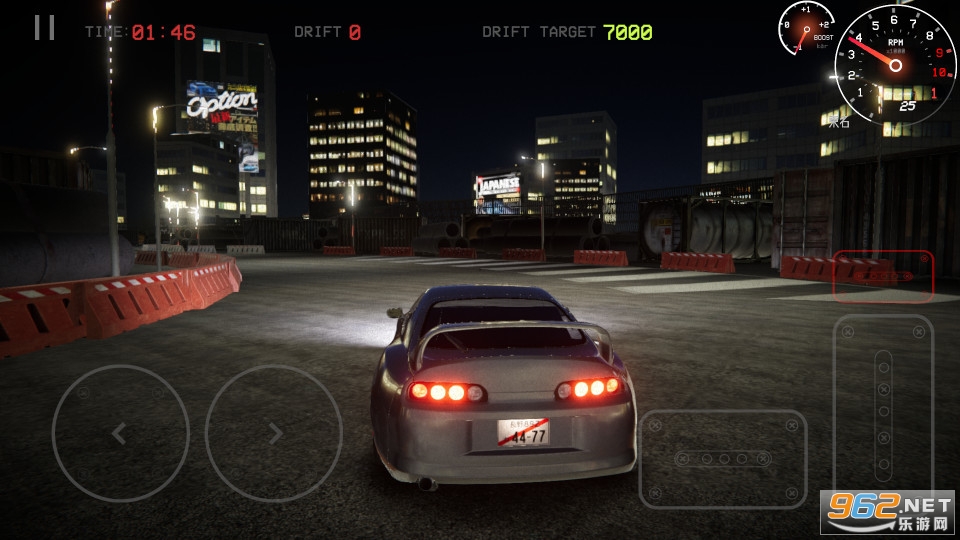
Task: Steer left with the left arrow button
Action: (120, 433)
